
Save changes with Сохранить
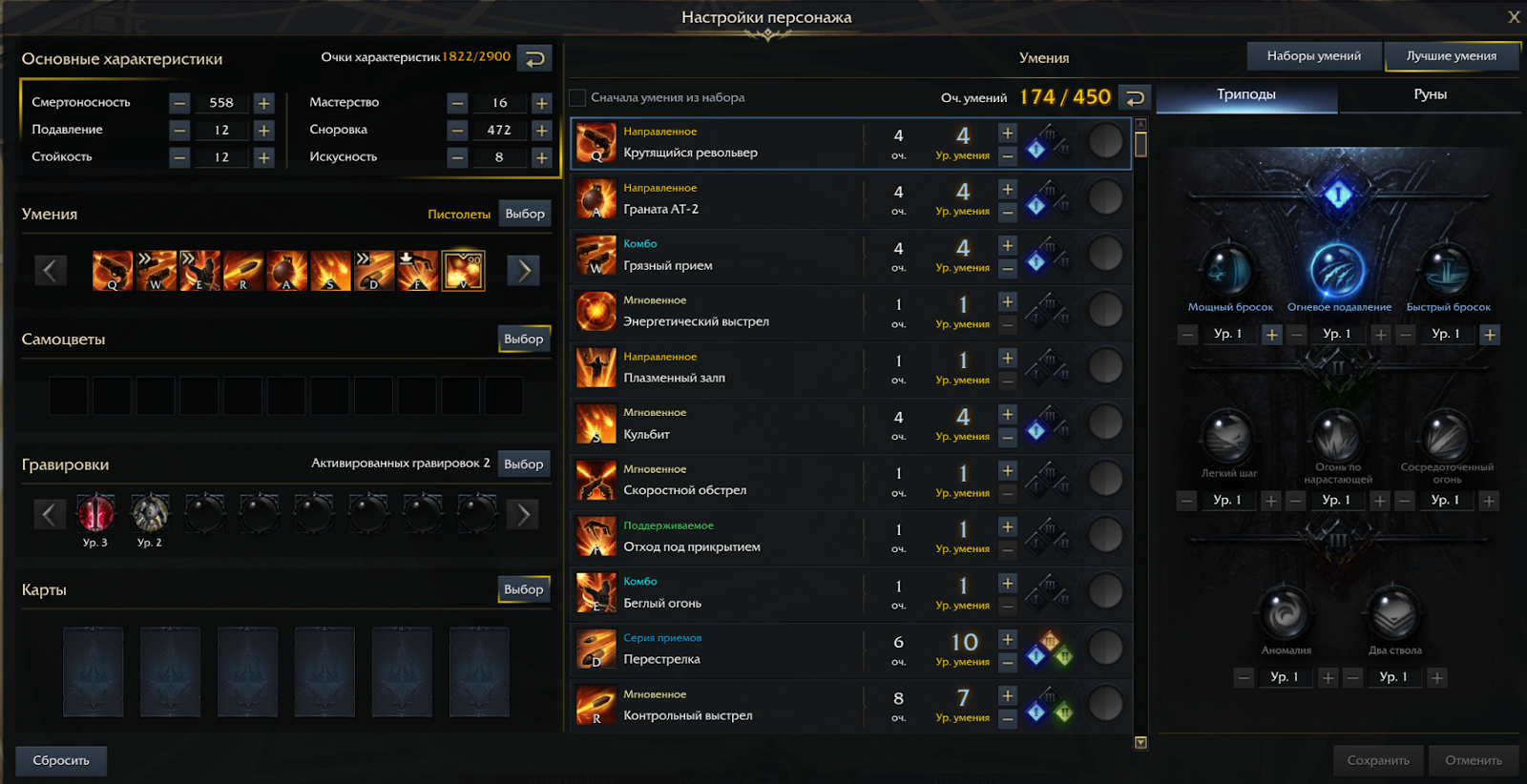1378,760
